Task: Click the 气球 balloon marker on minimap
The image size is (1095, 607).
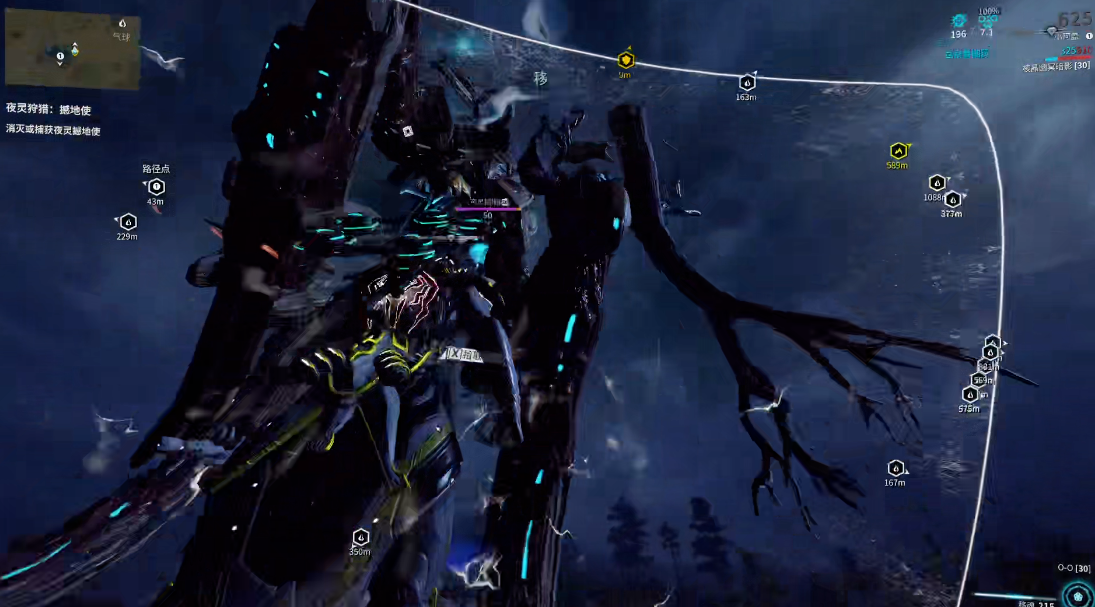Action: coord(122,23)
